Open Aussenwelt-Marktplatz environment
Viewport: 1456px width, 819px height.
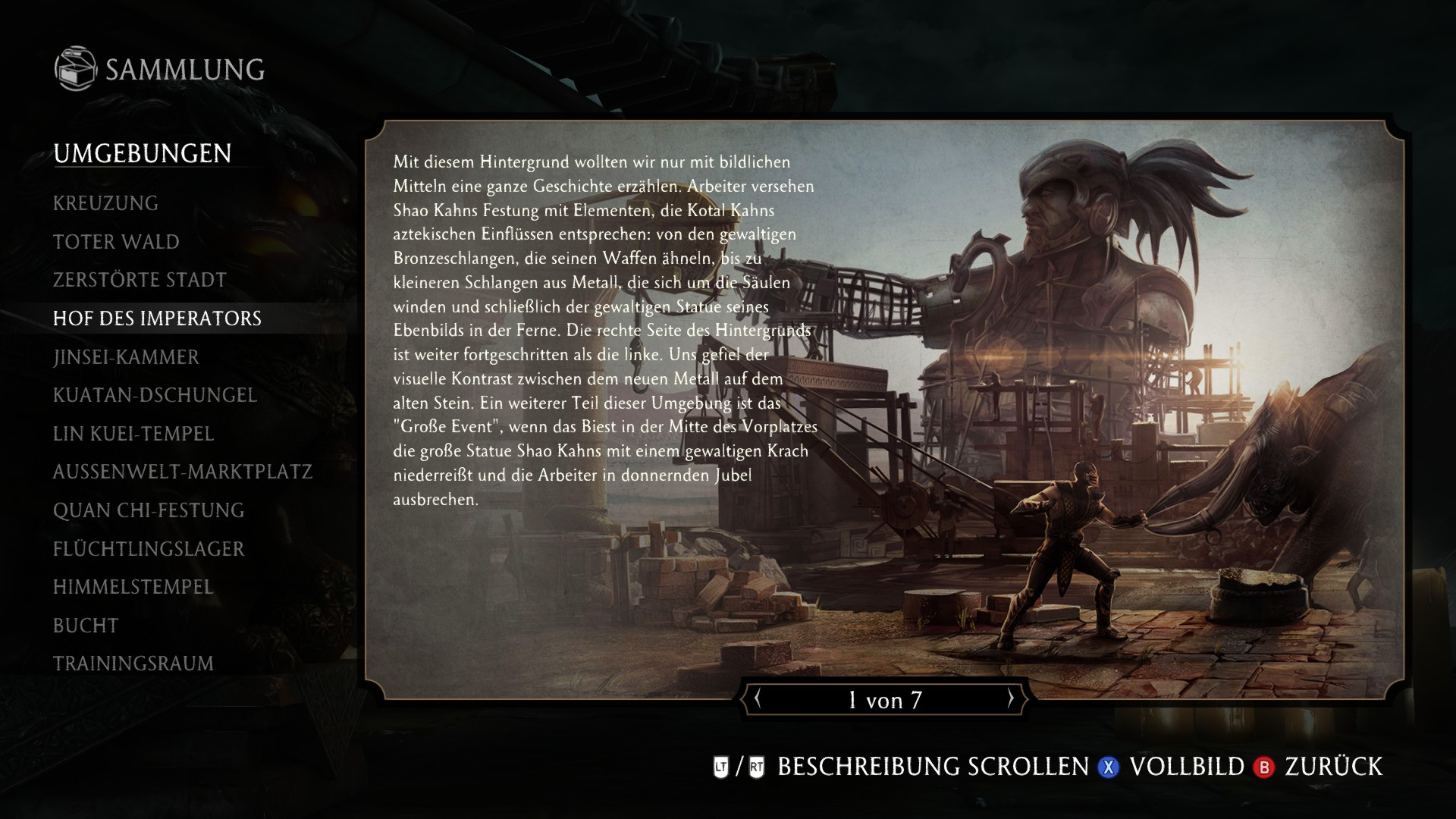(182, 472)
